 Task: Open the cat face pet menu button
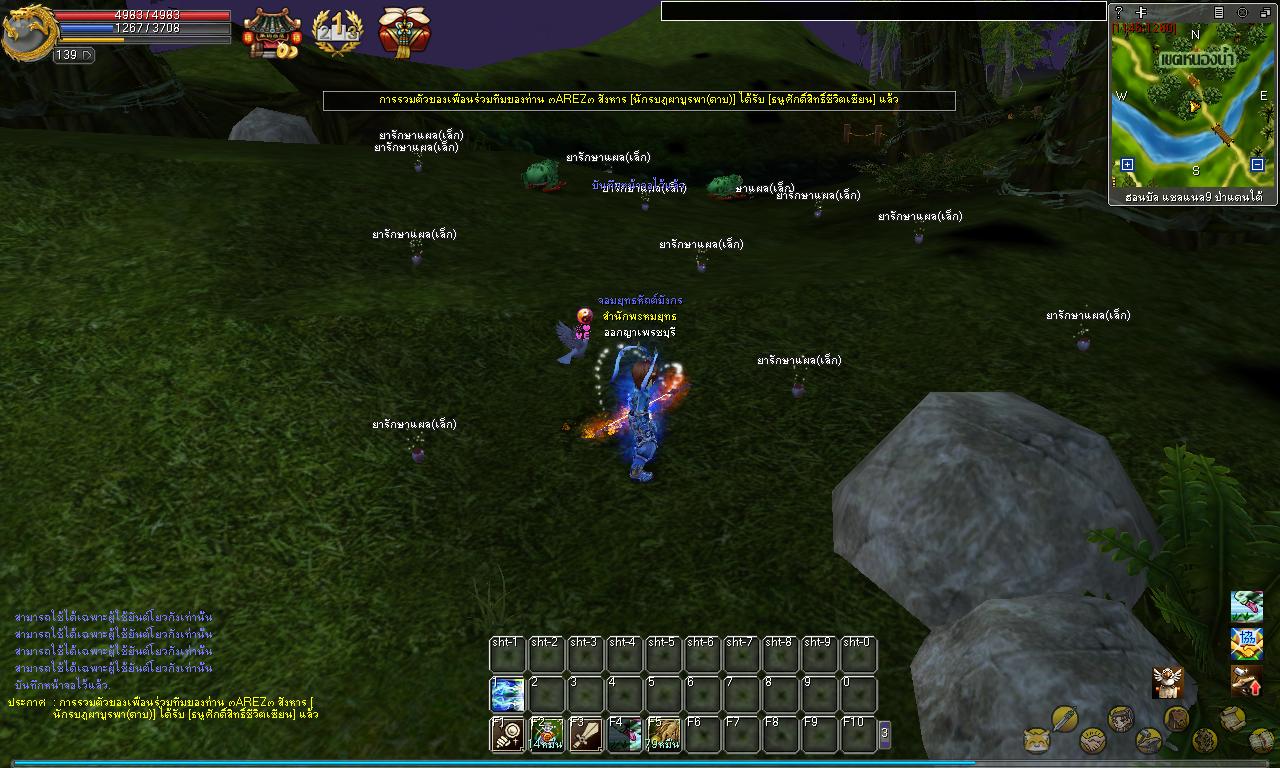tap(1037, 741)
